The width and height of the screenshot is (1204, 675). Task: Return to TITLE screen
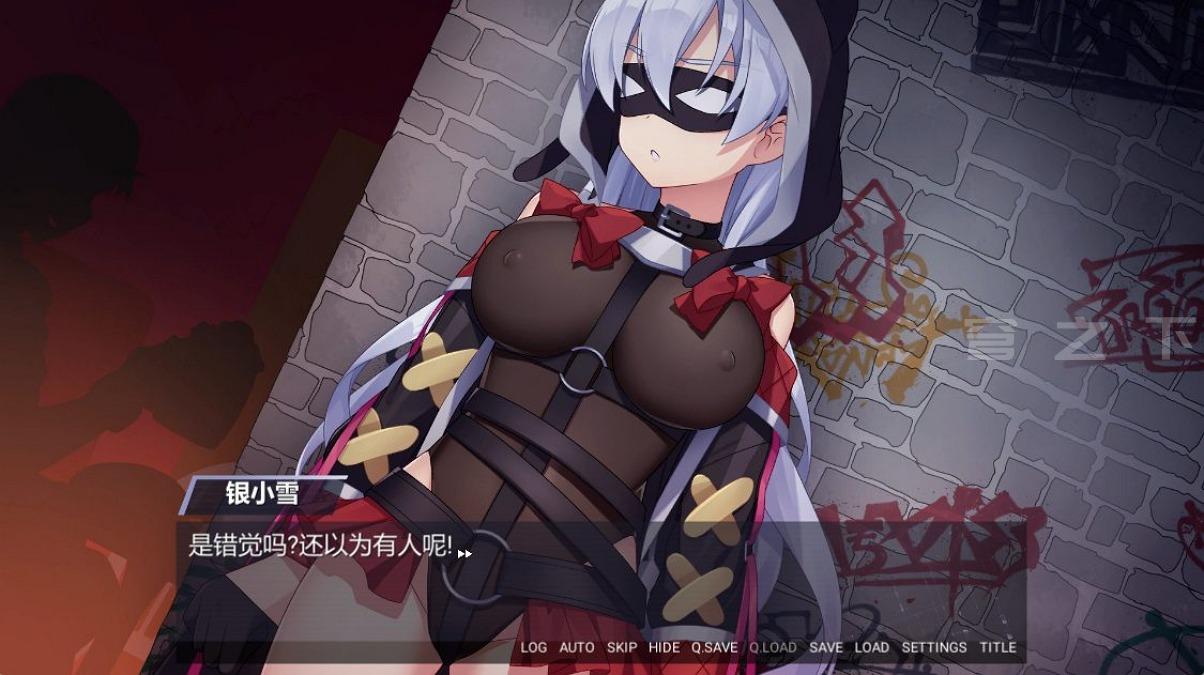[x=997, y=647]
